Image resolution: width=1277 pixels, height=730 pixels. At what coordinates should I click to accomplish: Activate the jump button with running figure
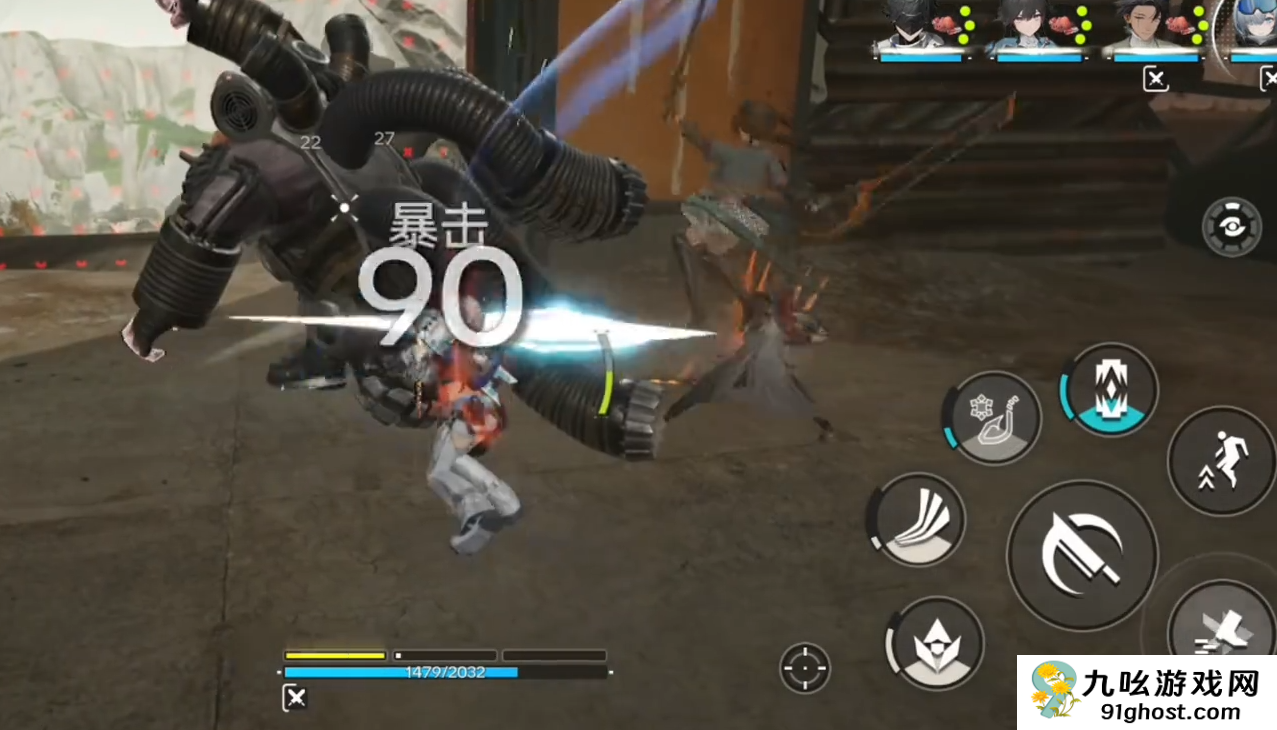1221,460
